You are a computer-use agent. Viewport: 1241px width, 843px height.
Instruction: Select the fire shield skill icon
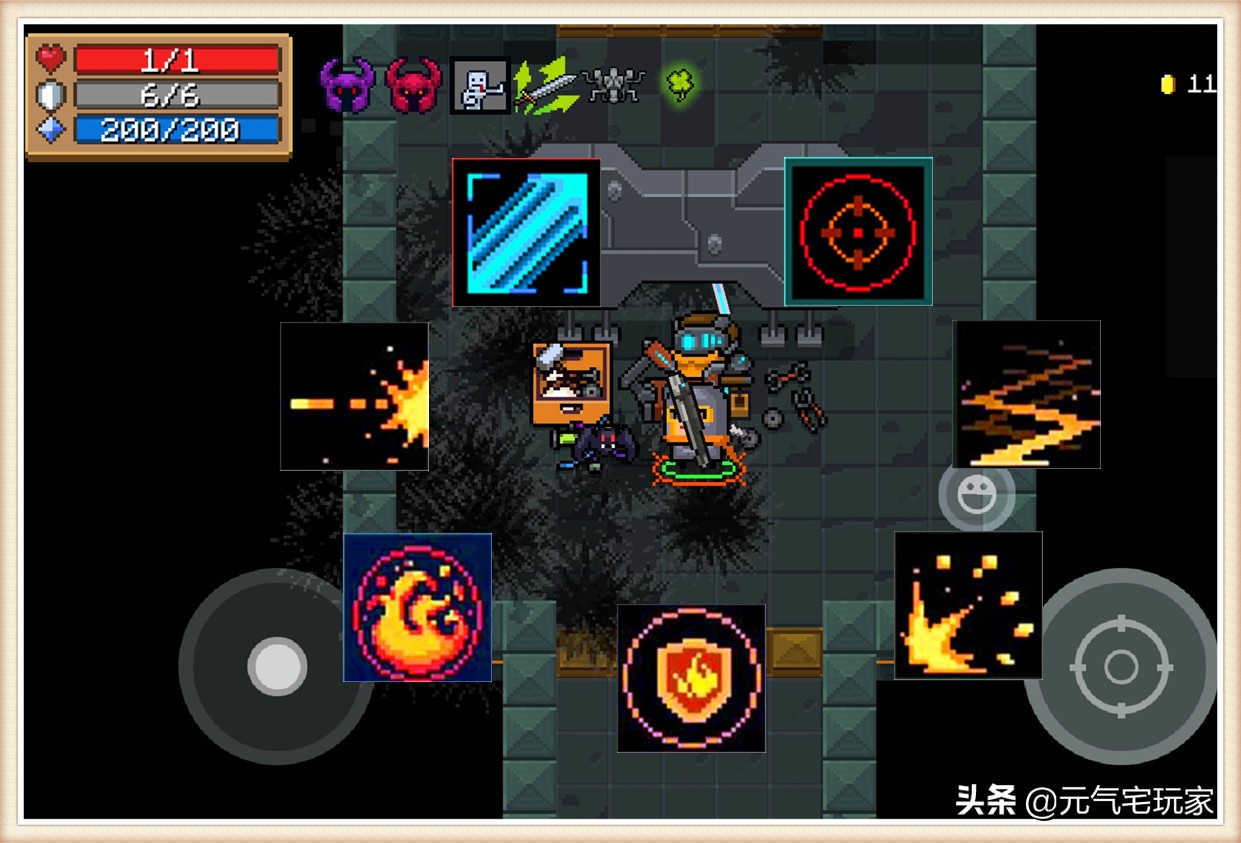[691, 678]
